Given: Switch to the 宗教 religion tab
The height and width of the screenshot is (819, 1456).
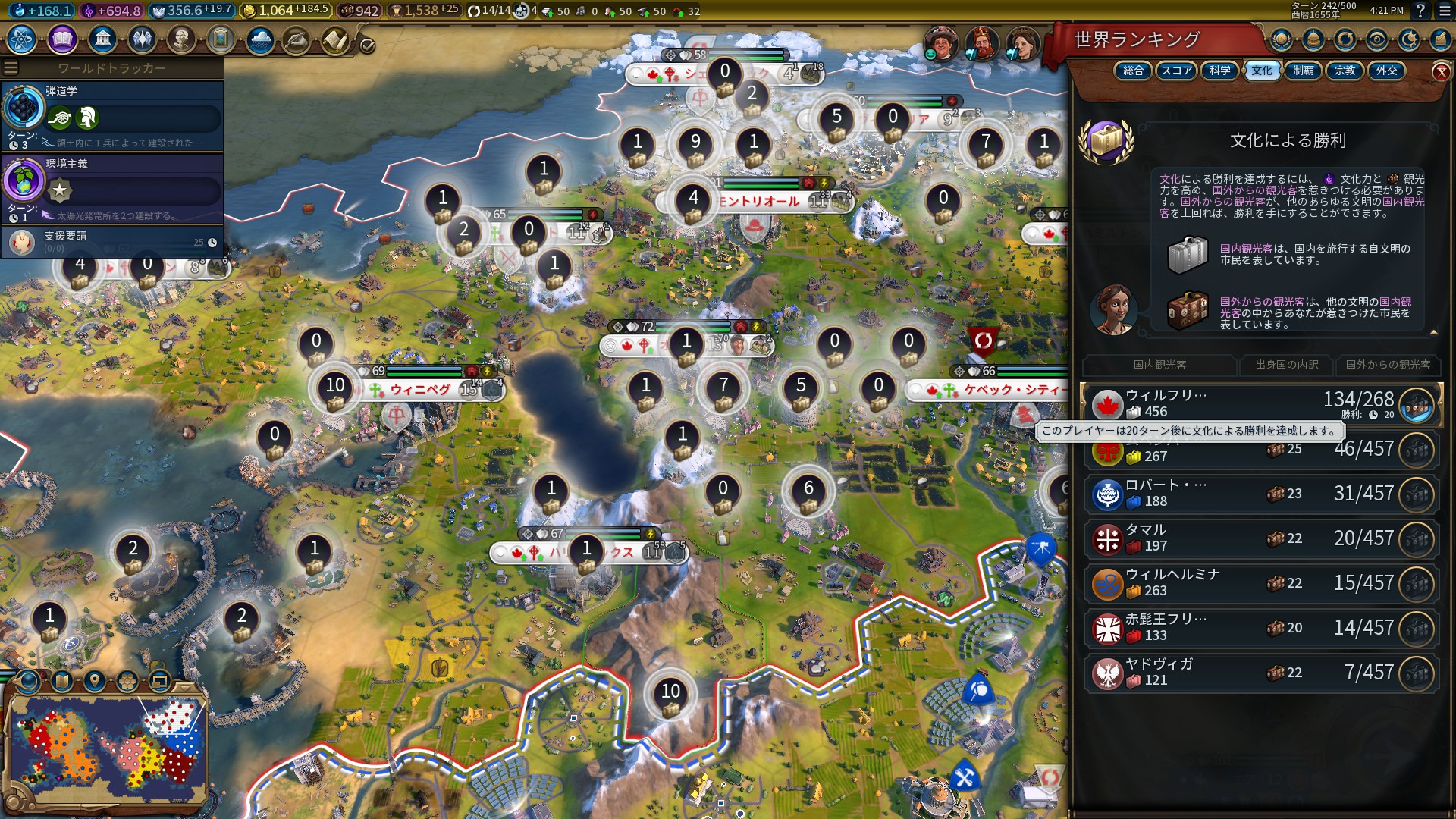Looking at the screenshot, I should pyautogui.click(x=1345, y=71).
